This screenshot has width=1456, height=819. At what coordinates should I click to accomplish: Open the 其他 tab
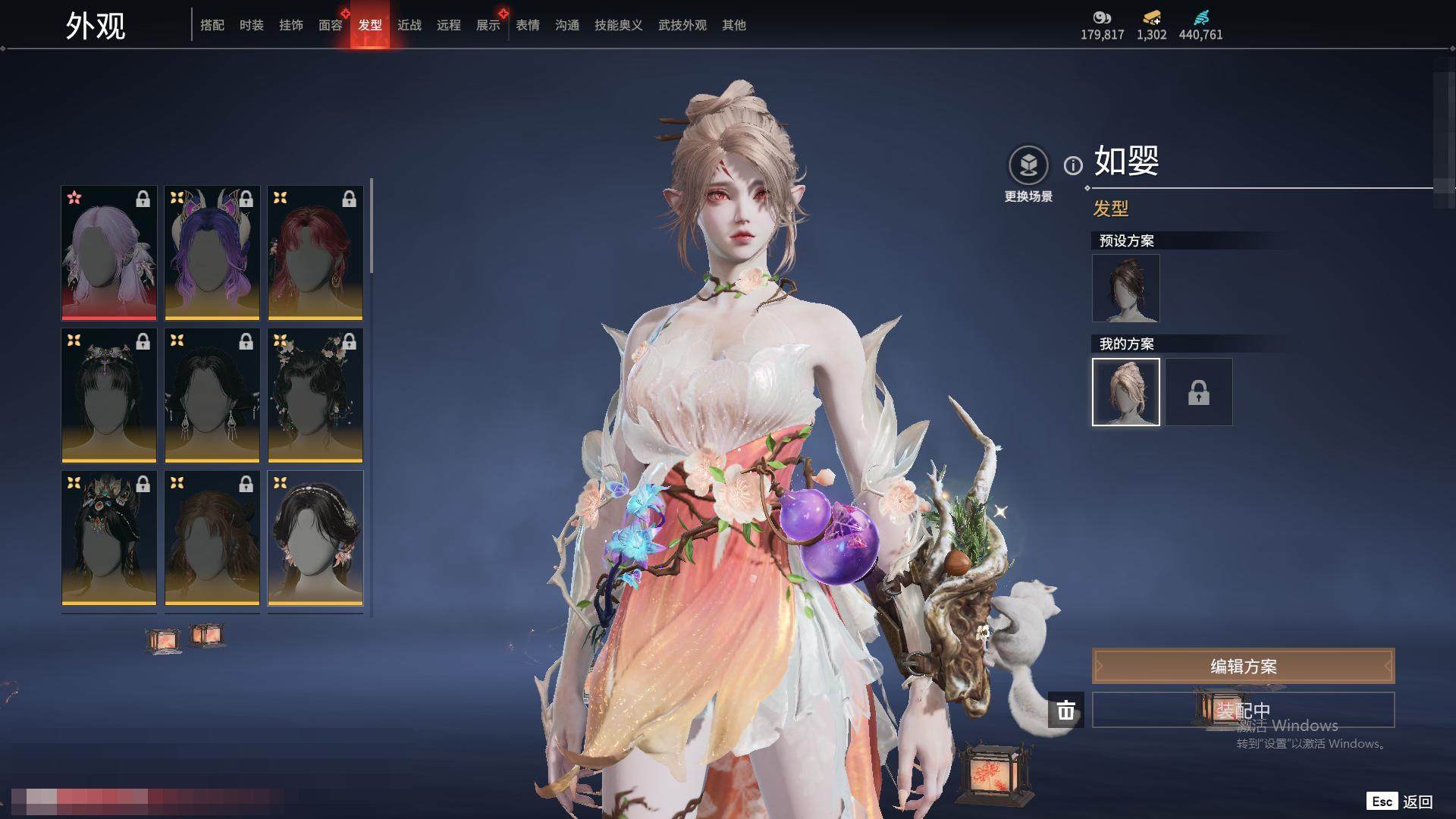(733, 25)
